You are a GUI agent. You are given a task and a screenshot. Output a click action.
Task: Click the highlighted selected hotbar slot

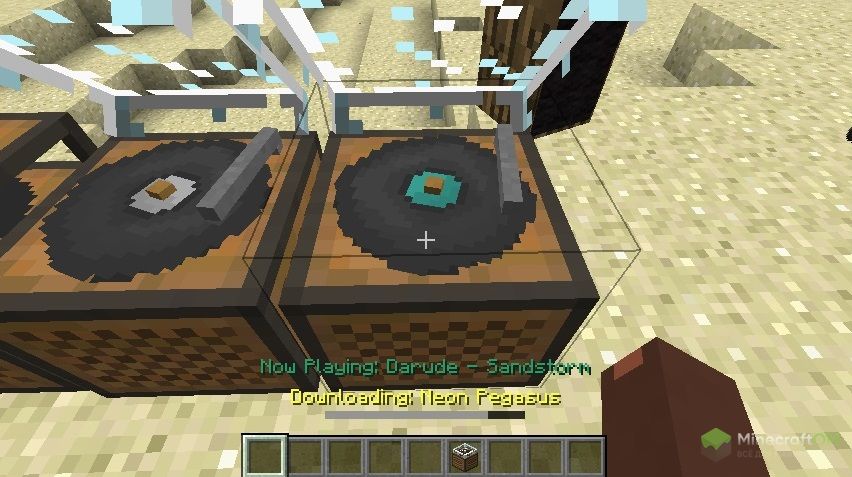click(266, 456)
